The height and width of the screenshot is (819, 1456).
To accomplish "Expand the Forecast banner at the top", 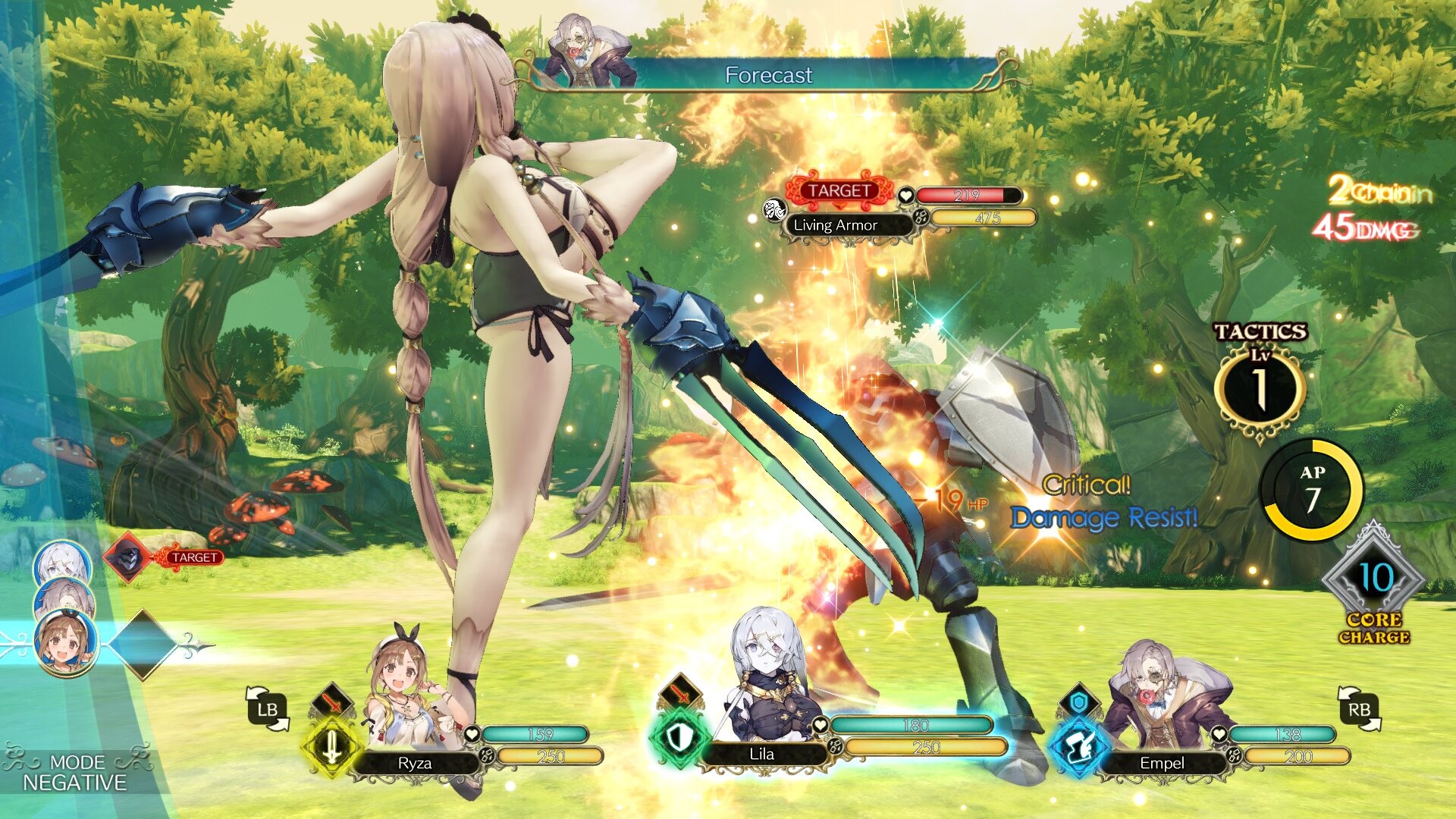I will click(x=770, y=74).
